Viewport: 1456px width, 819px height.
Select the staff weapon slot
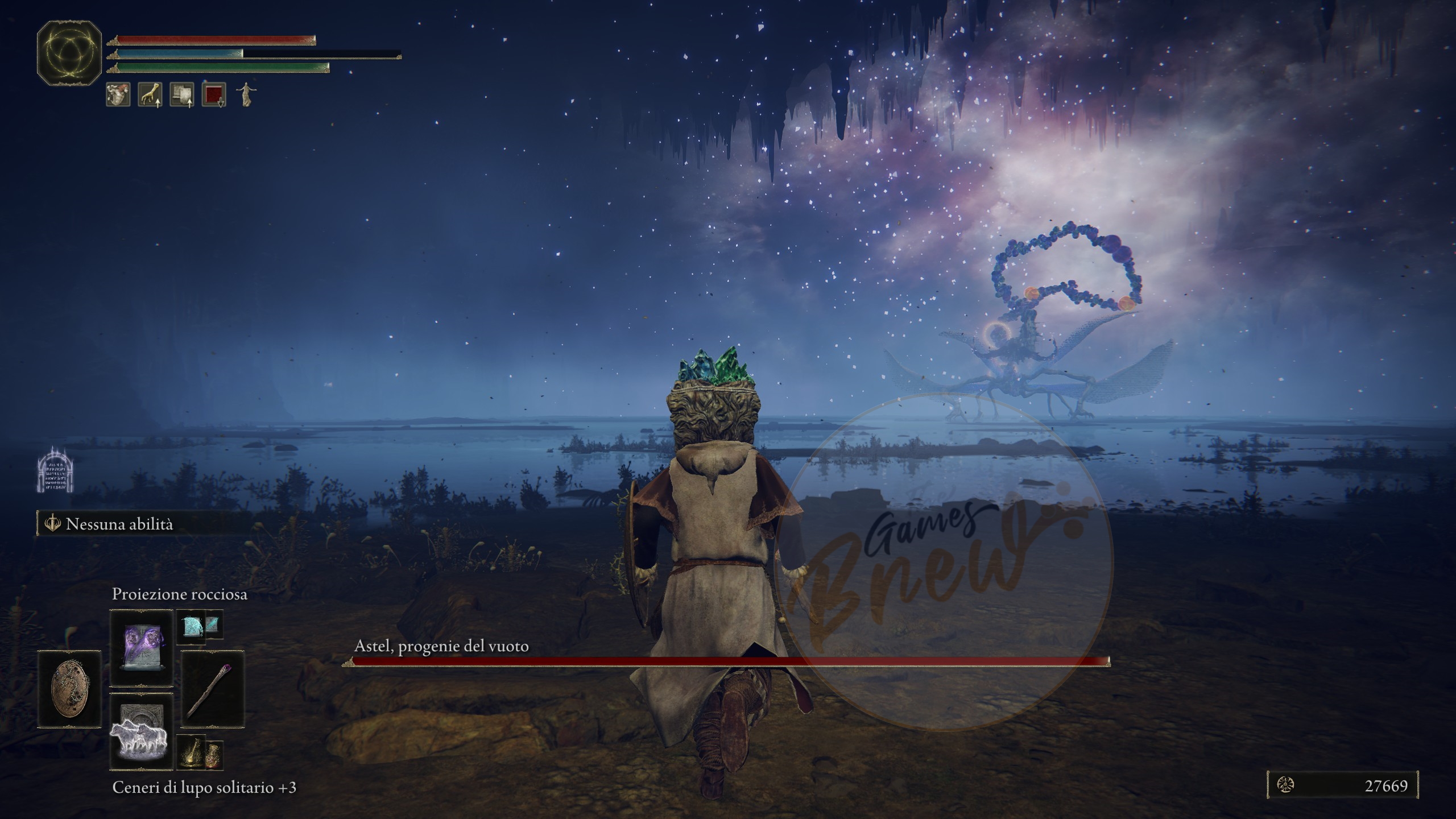(212, 689)
